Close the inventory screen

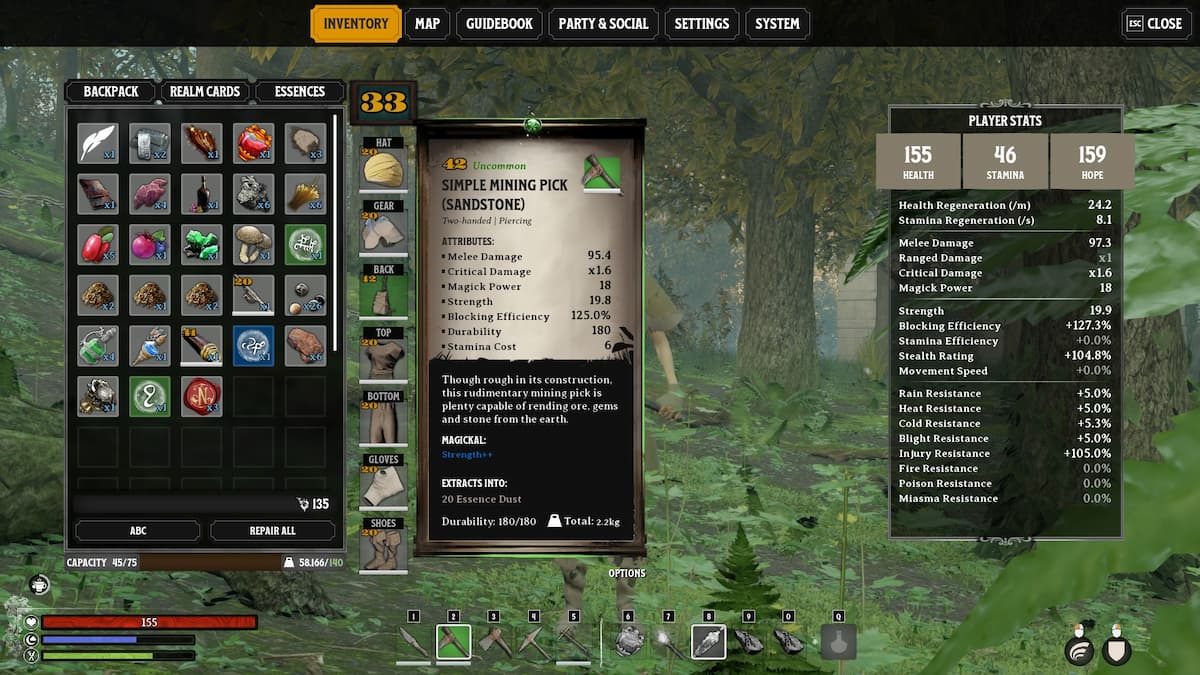pyautogui.click(x=1156, y=24)
